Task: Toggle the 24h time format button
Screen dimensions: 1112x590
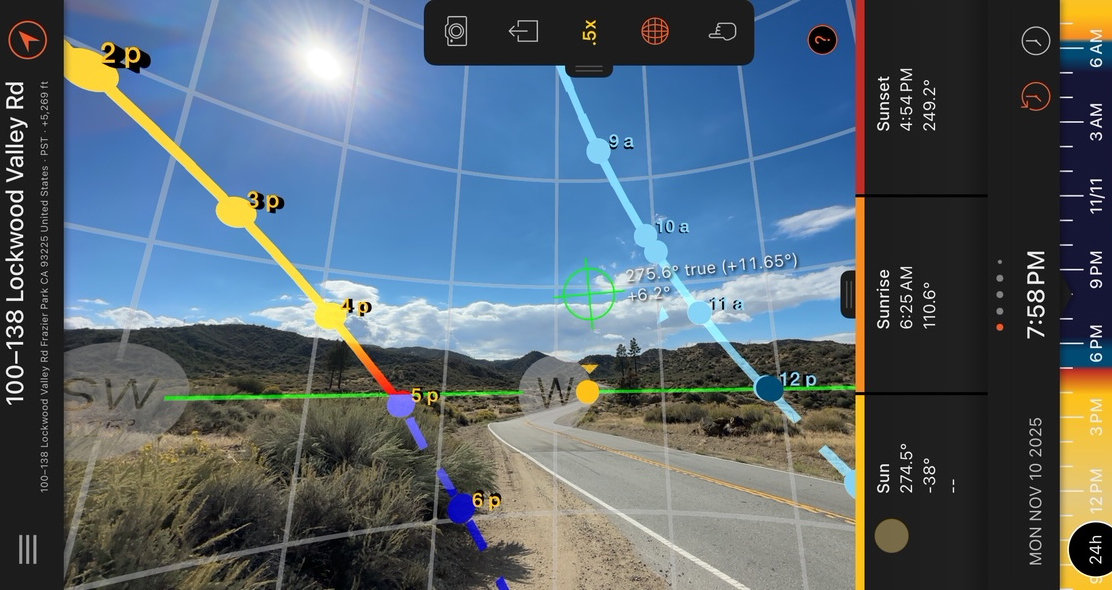Action: point(1090,550)
